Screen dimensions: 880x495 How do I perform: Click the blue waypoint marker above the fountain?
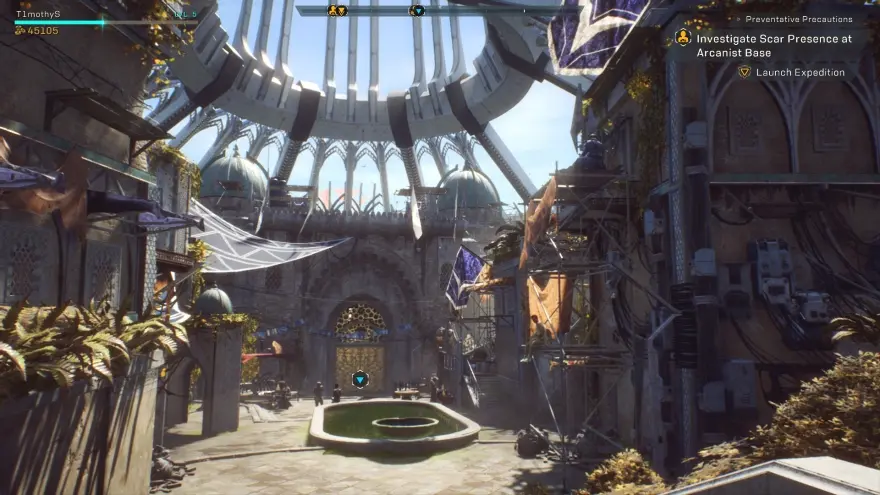(360, 379)
